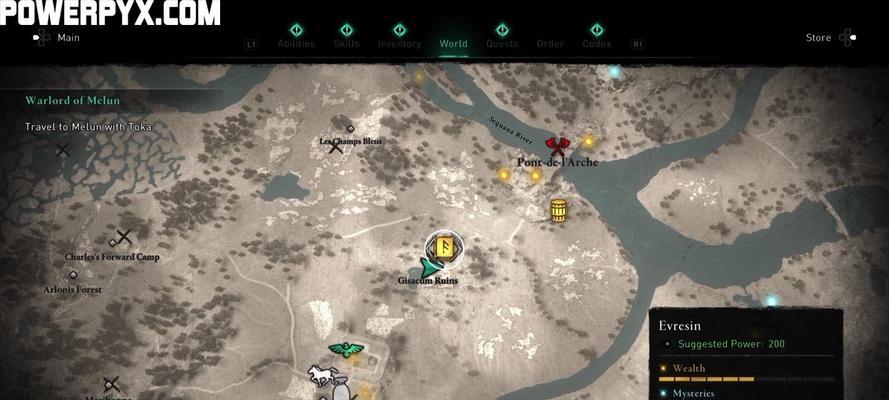Select the white horse stable marker

(x=320, y=376)
